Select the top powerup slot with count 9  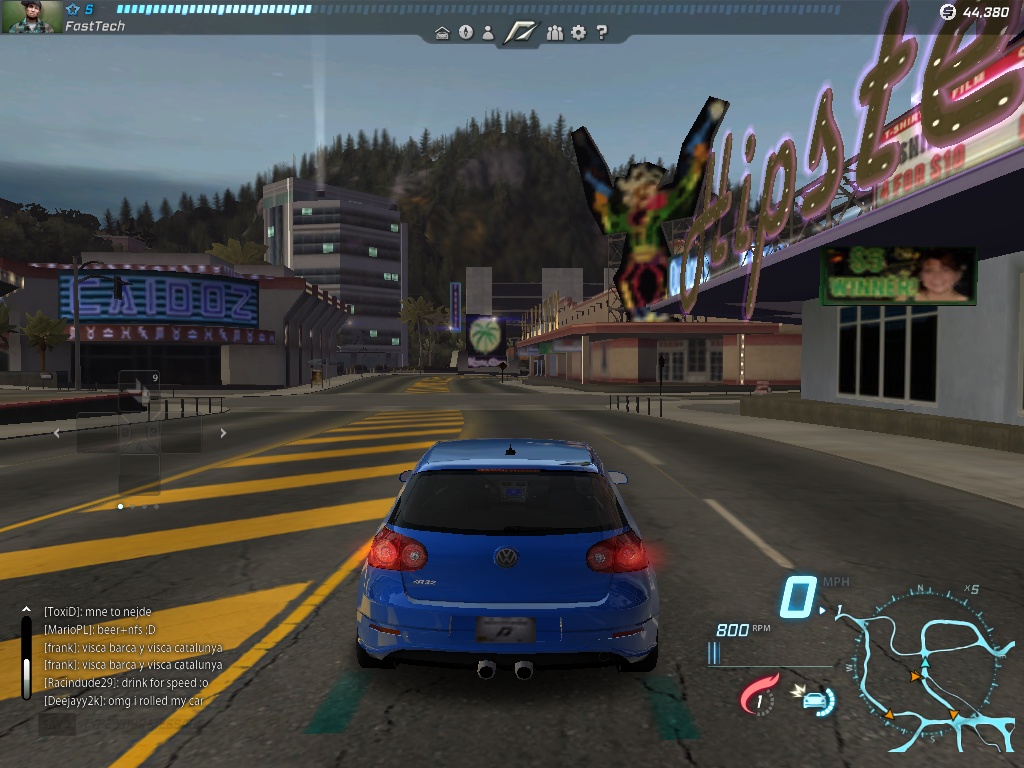pos(139,390)
